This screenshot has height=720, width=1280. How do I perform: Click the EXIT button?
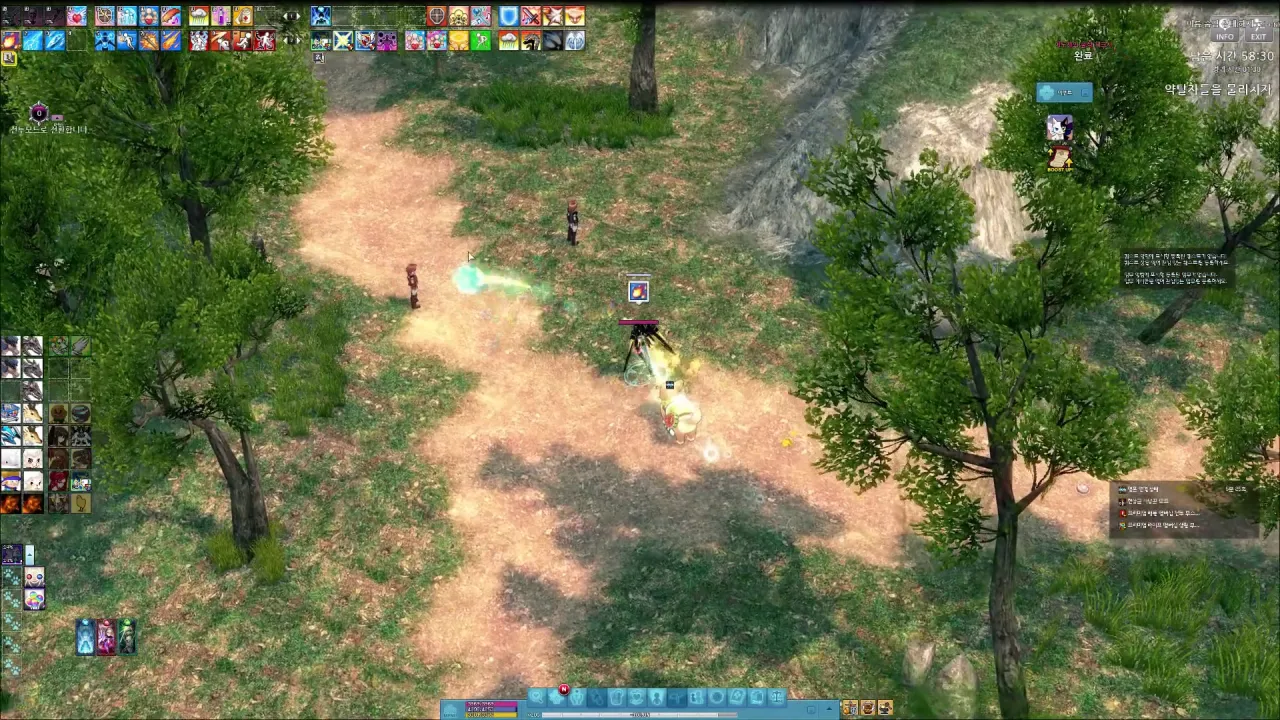[1258, 37]
